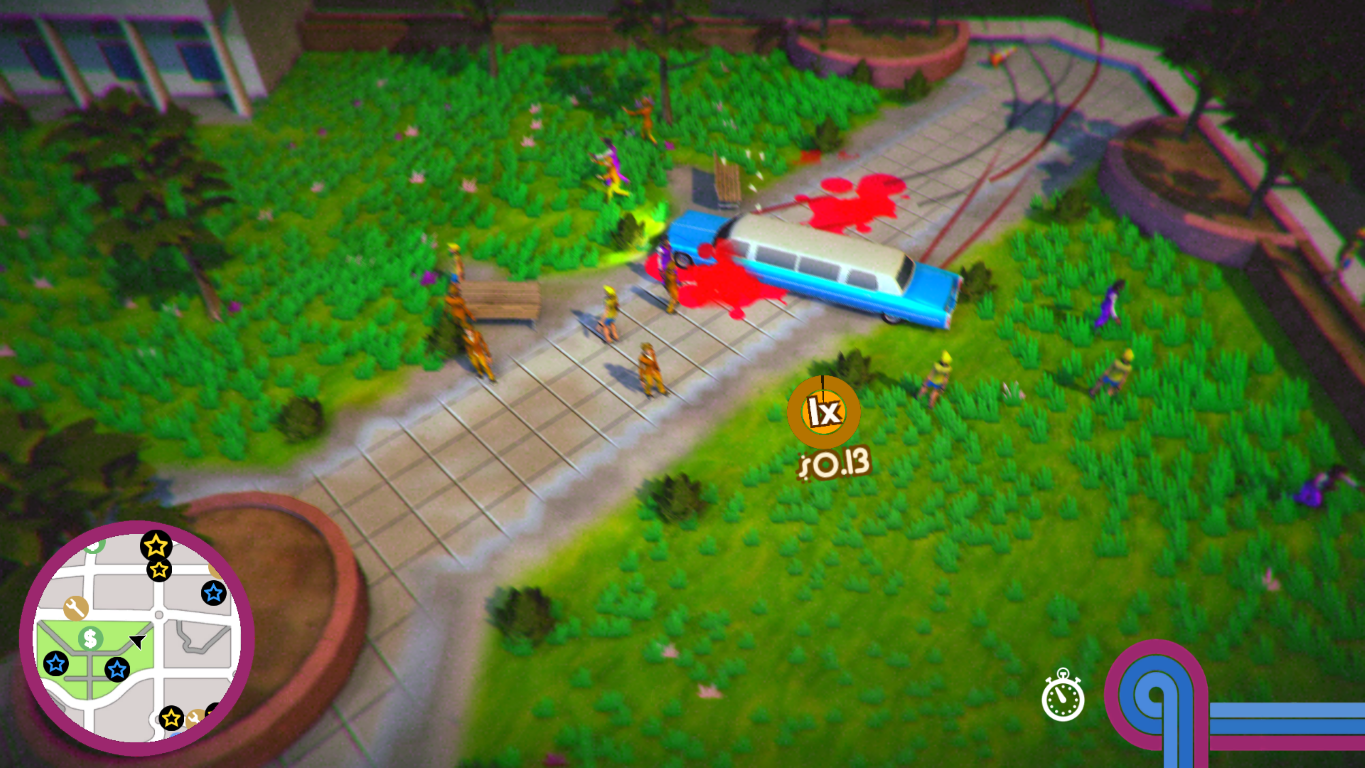
Task: Click the black player arrow indicator on the minimap
Action: coord(137,640)
